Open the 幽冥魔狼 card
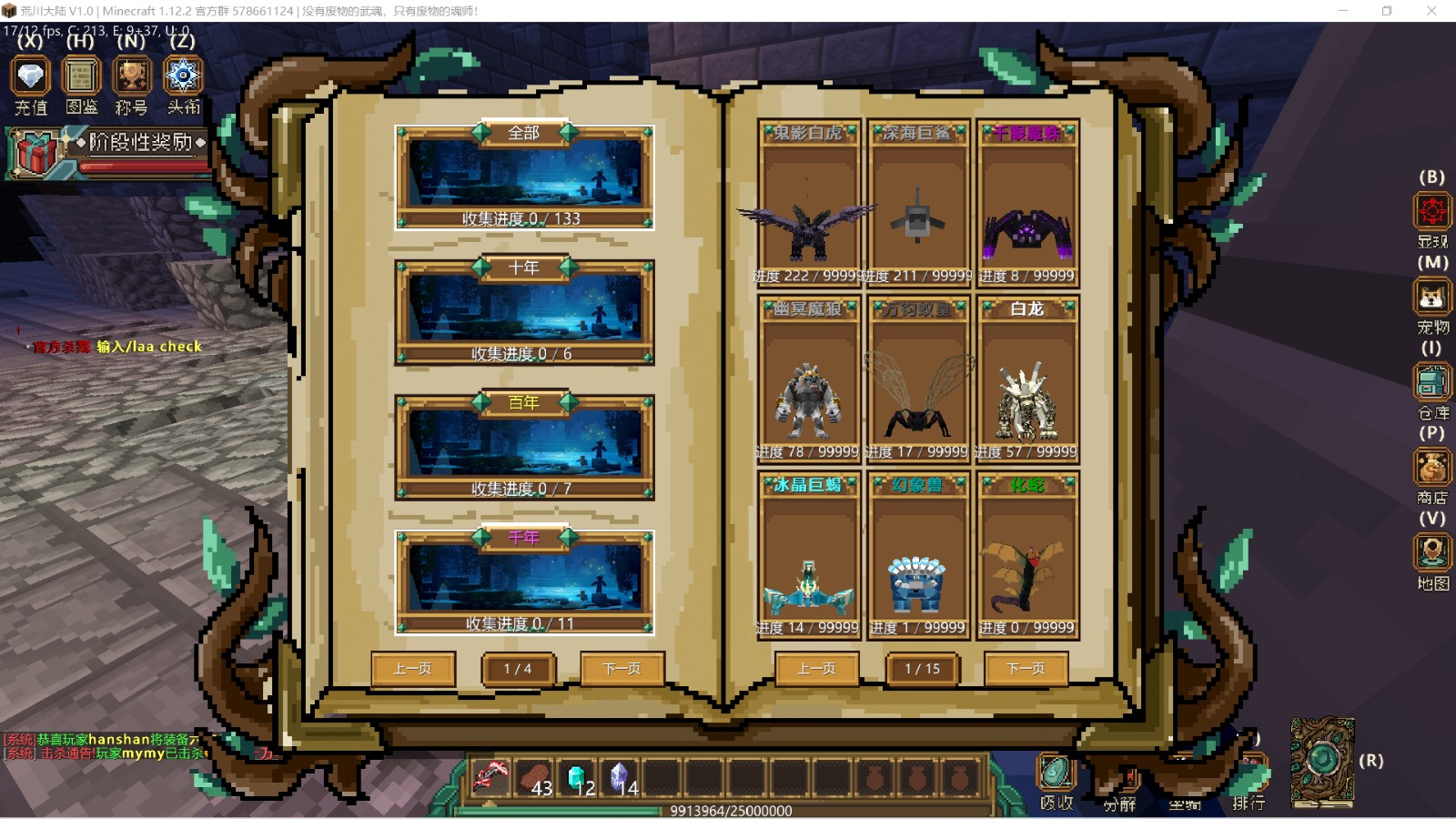Image resolution: width=1456 pixels, height=819 pixels. [808, 380]
